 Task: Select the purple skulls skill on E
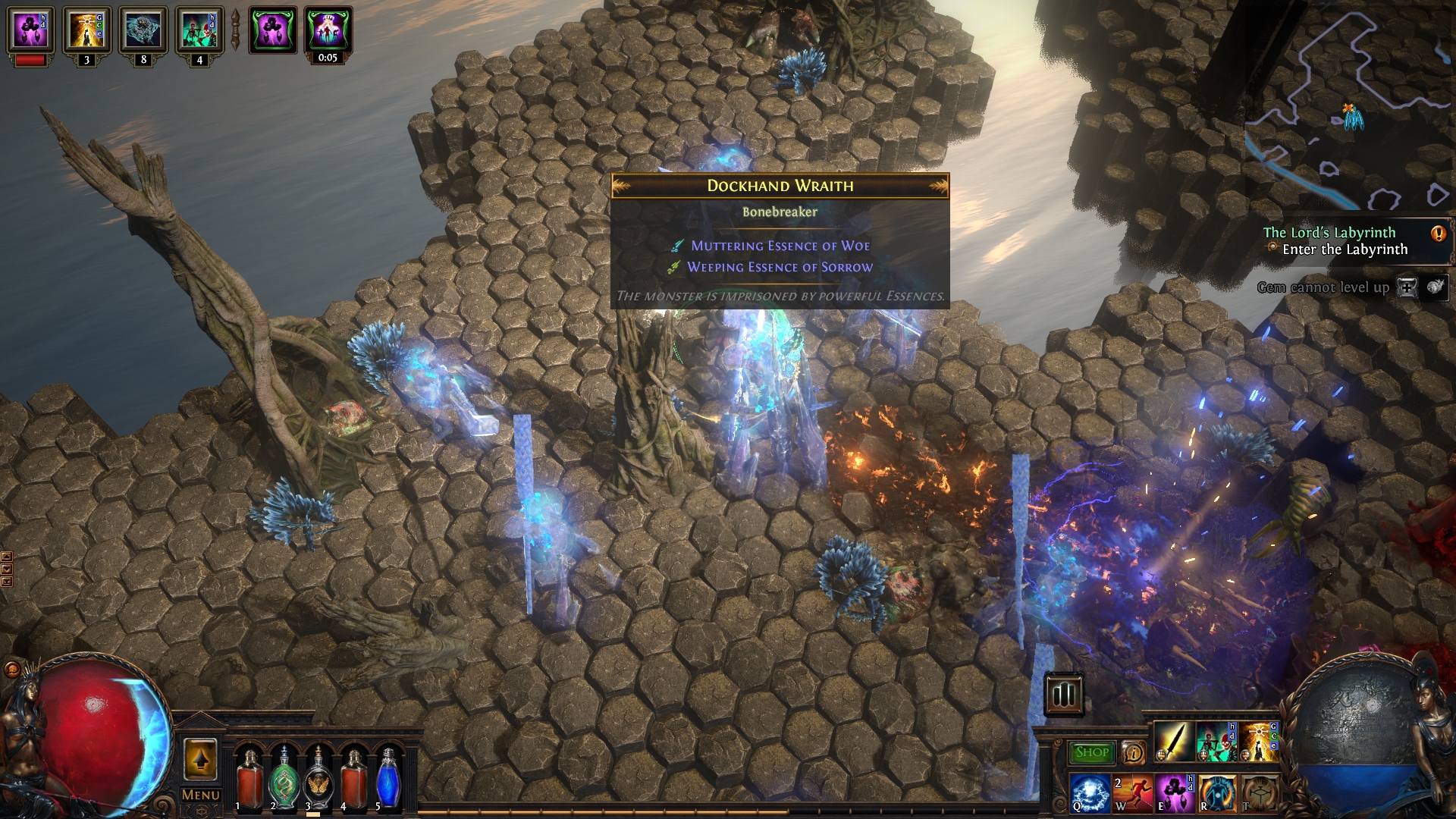1174,792
